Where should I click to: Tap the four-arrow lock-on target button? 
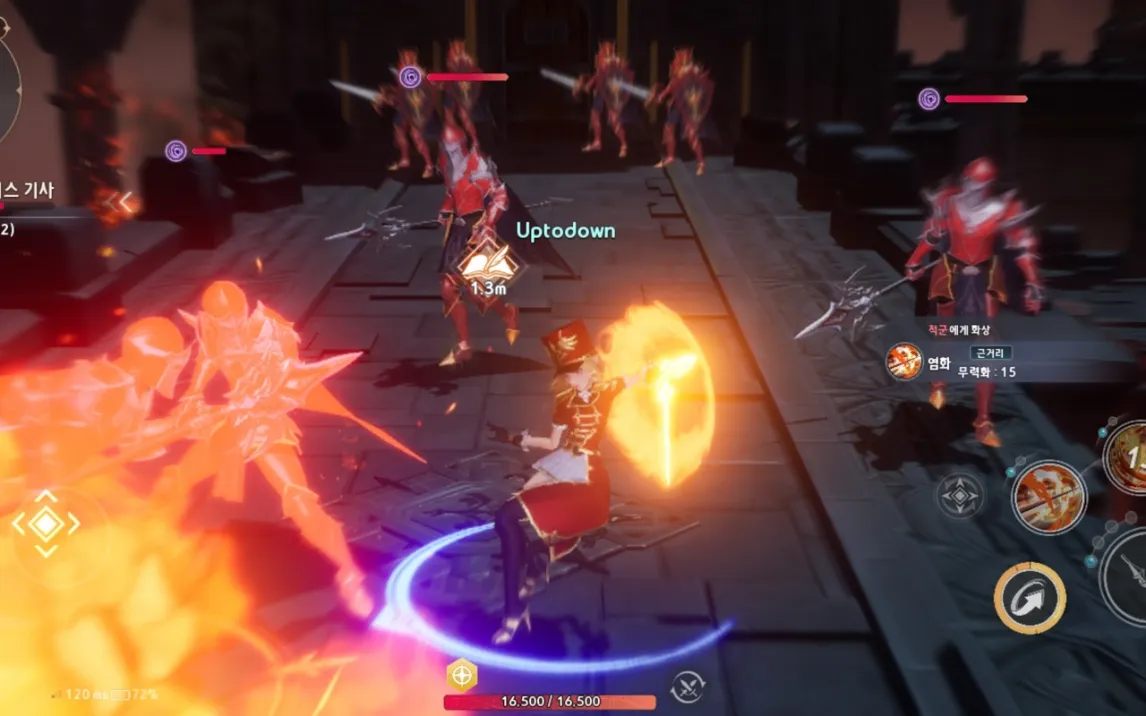coord(960,496)
